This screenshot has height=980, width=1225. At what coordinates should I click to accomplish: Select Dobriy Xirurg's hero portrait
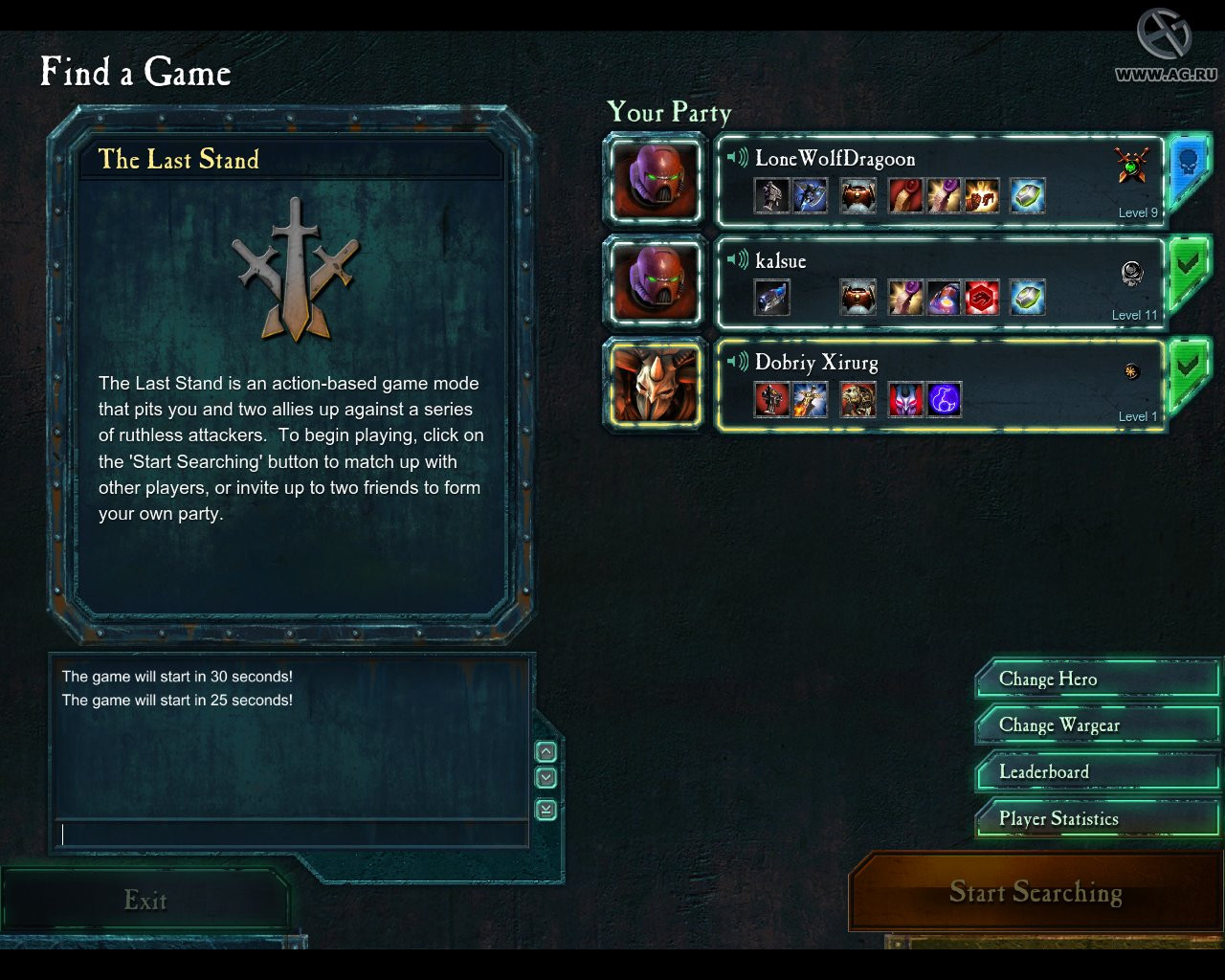[656, 385]
